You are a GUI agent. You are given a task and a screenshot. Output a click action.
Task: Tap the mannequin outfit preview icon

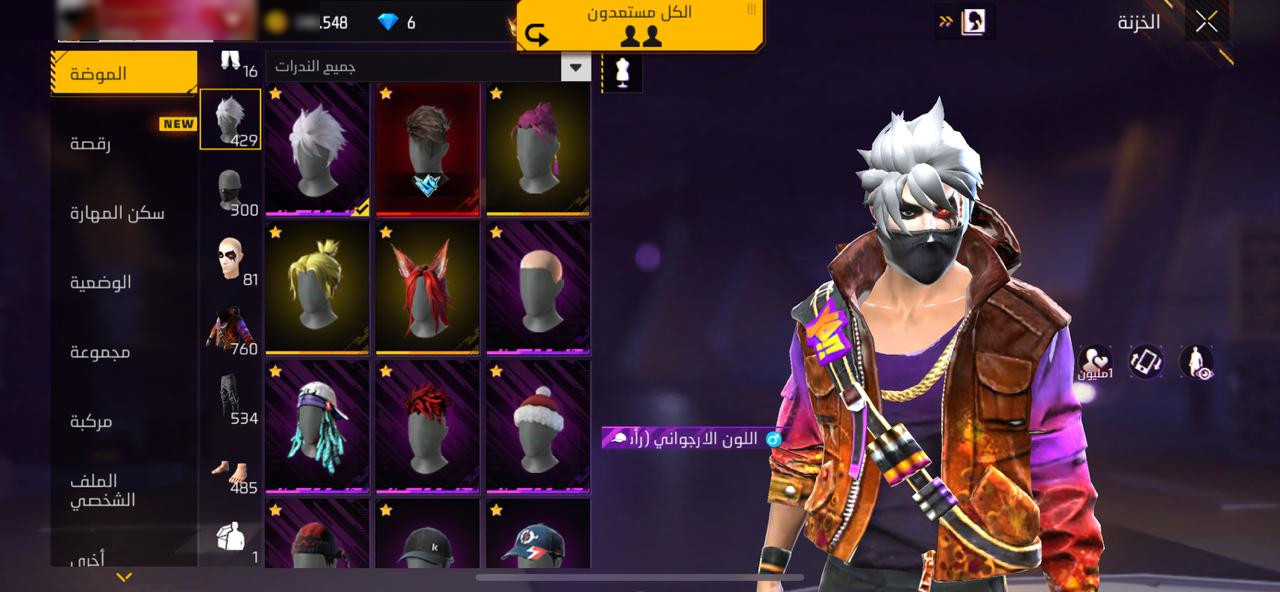pyautogui.click(x=622, y=73)
